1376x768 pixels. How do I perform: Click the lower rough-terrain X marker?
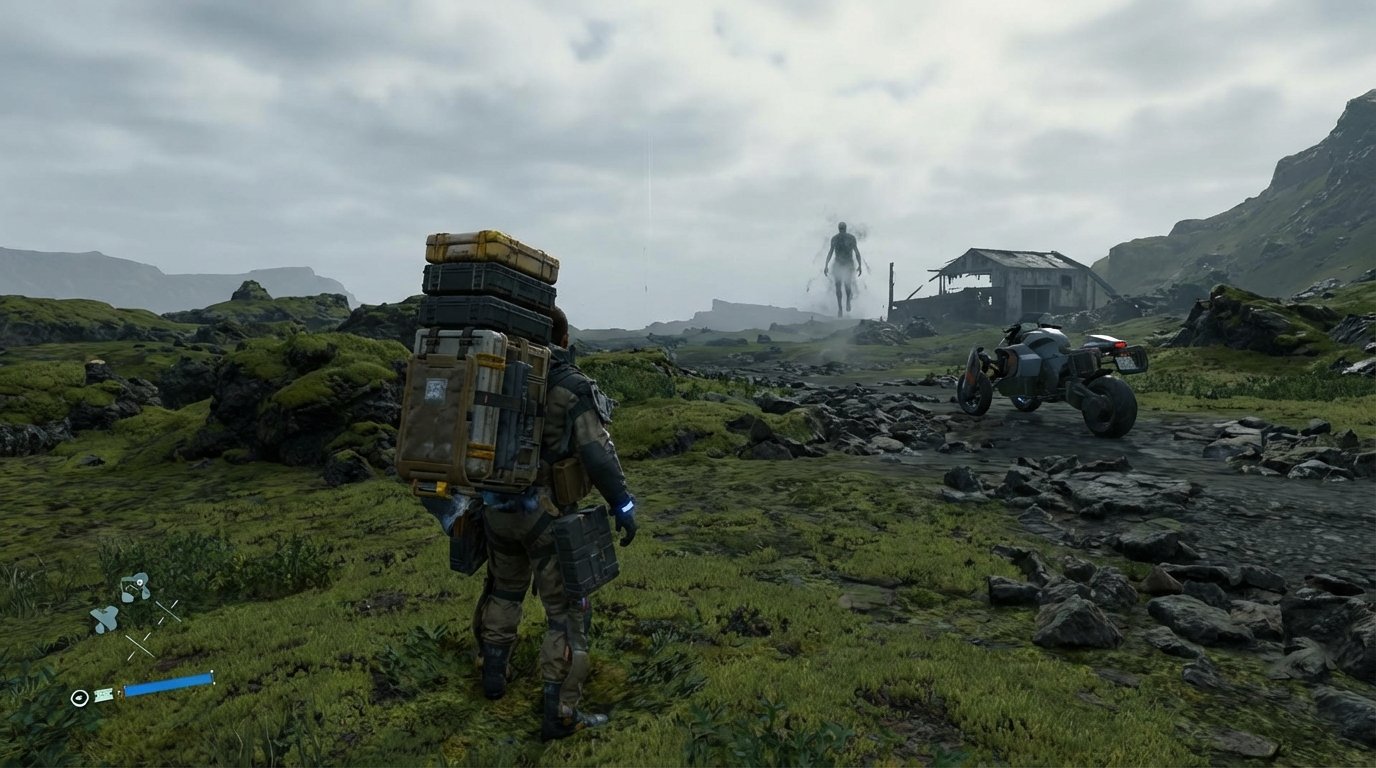139,644
